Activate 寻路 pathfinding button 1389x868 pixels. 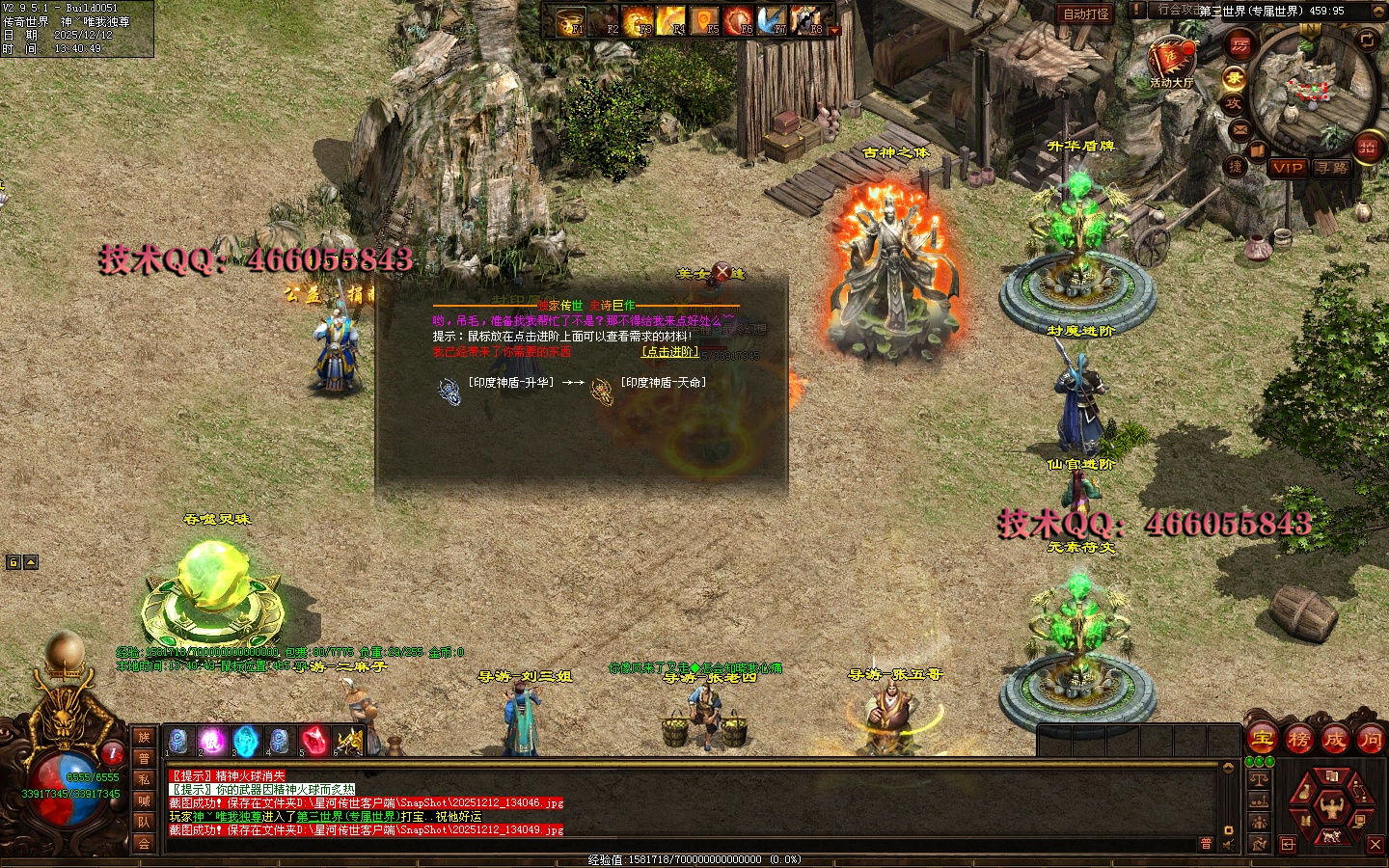1332,168
